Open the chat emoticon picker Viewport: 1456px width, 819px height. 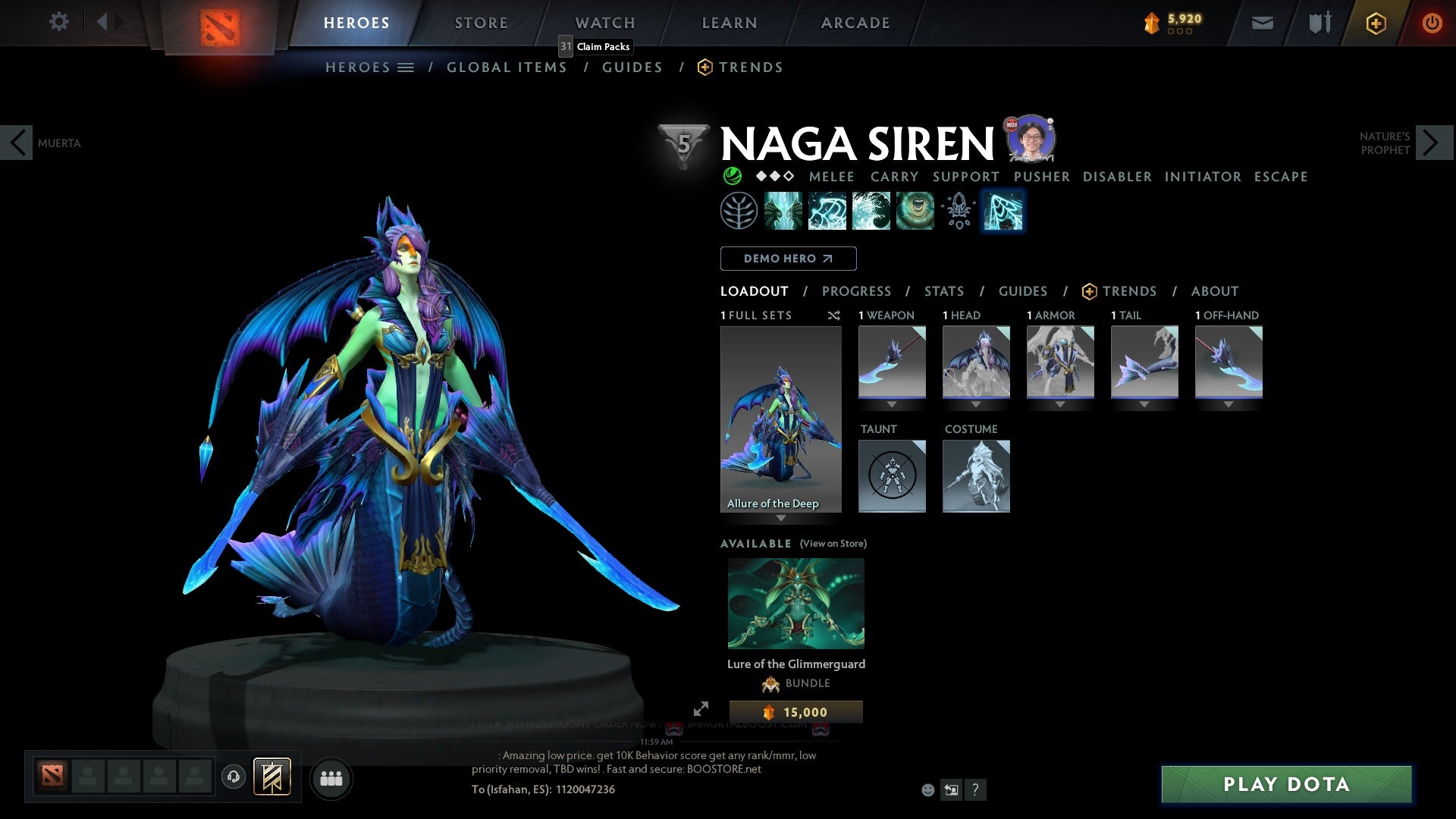coord(927,789)
